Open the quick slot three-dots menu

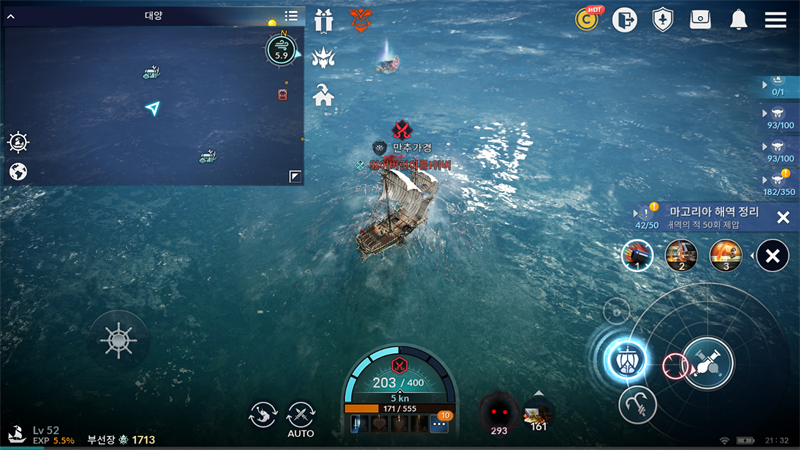[439, 424]
